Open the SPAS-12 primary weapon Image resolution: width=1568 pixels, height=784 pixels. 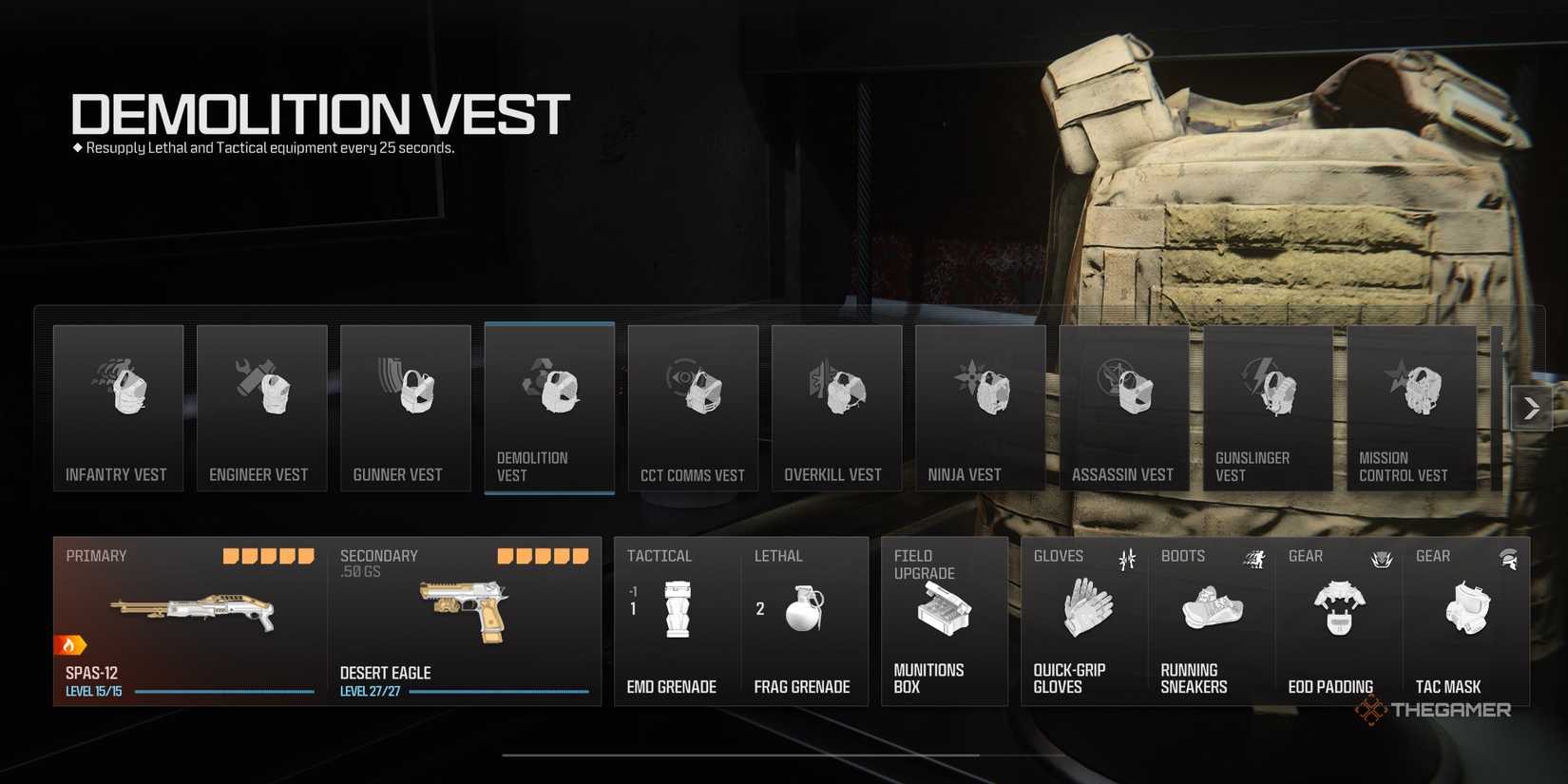point(190,613)
